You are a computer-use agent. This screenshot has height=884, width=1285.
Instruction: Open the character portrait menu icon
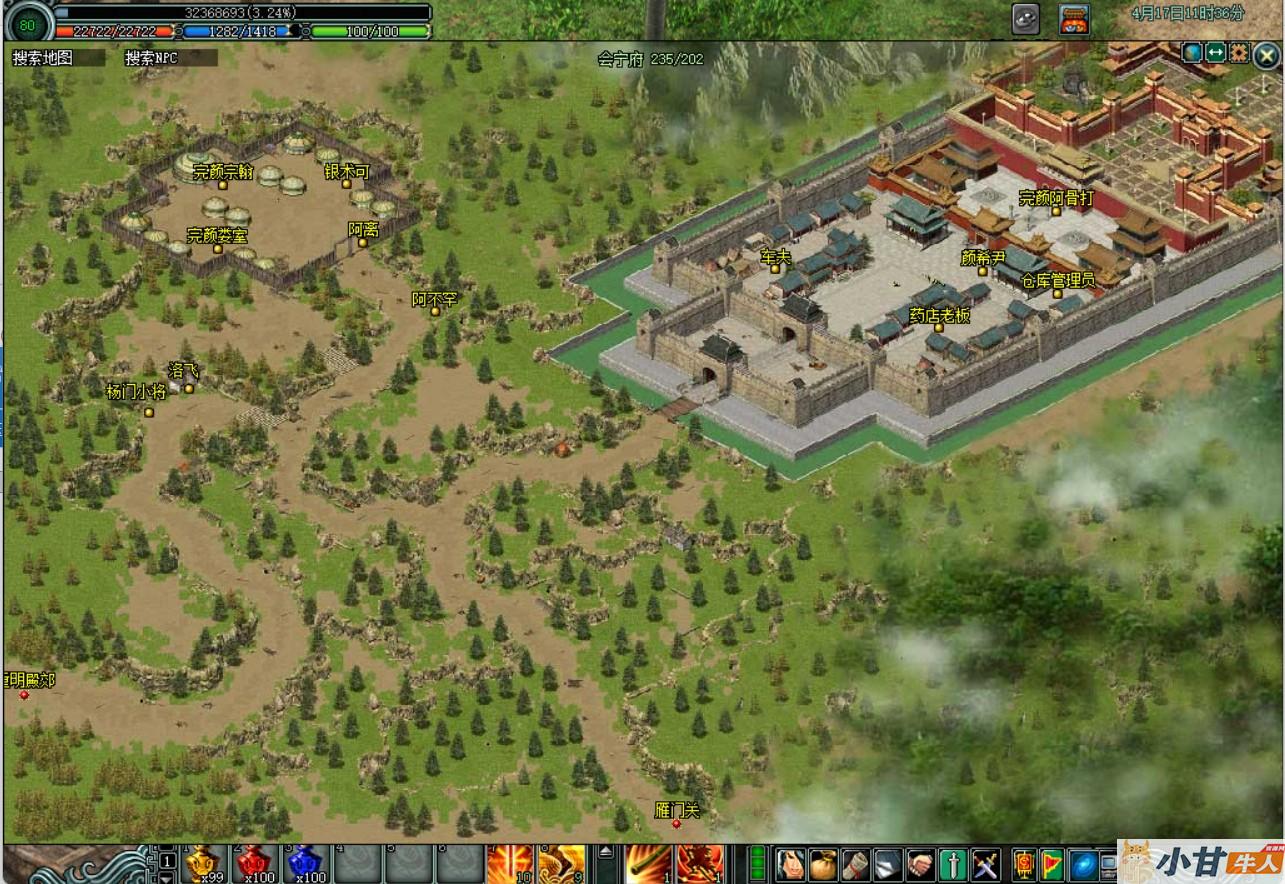[x=791, y=864]
